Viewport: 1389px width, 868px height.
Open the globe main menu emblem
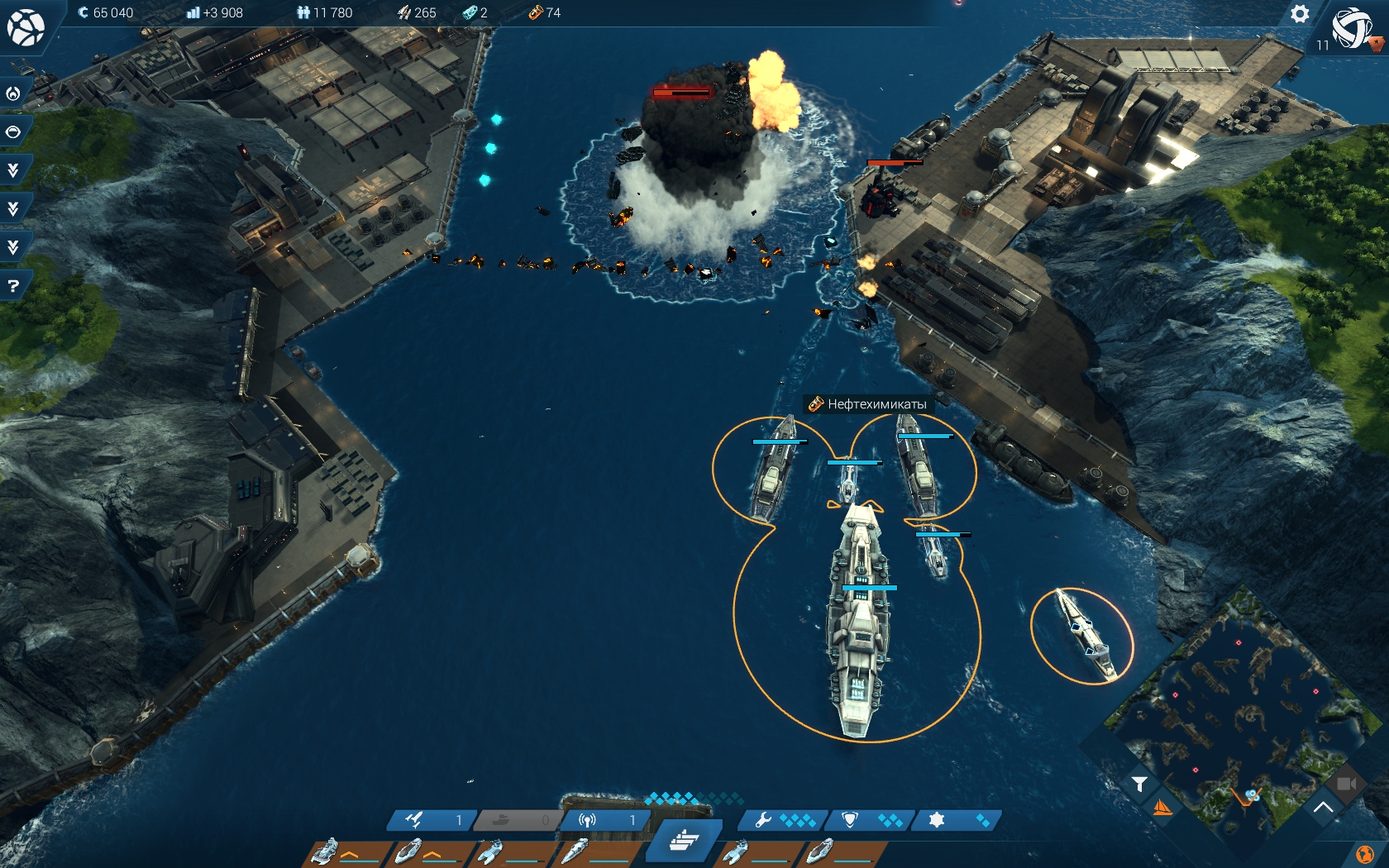pyautogui.click(x=26, y=27)
